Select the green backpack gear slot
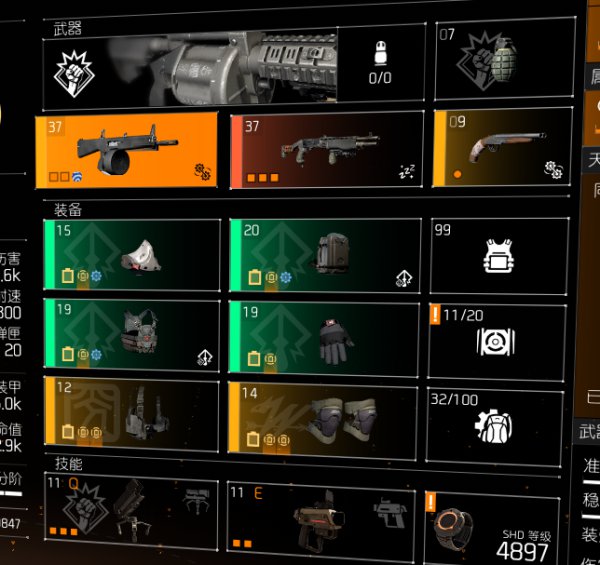 324,256
